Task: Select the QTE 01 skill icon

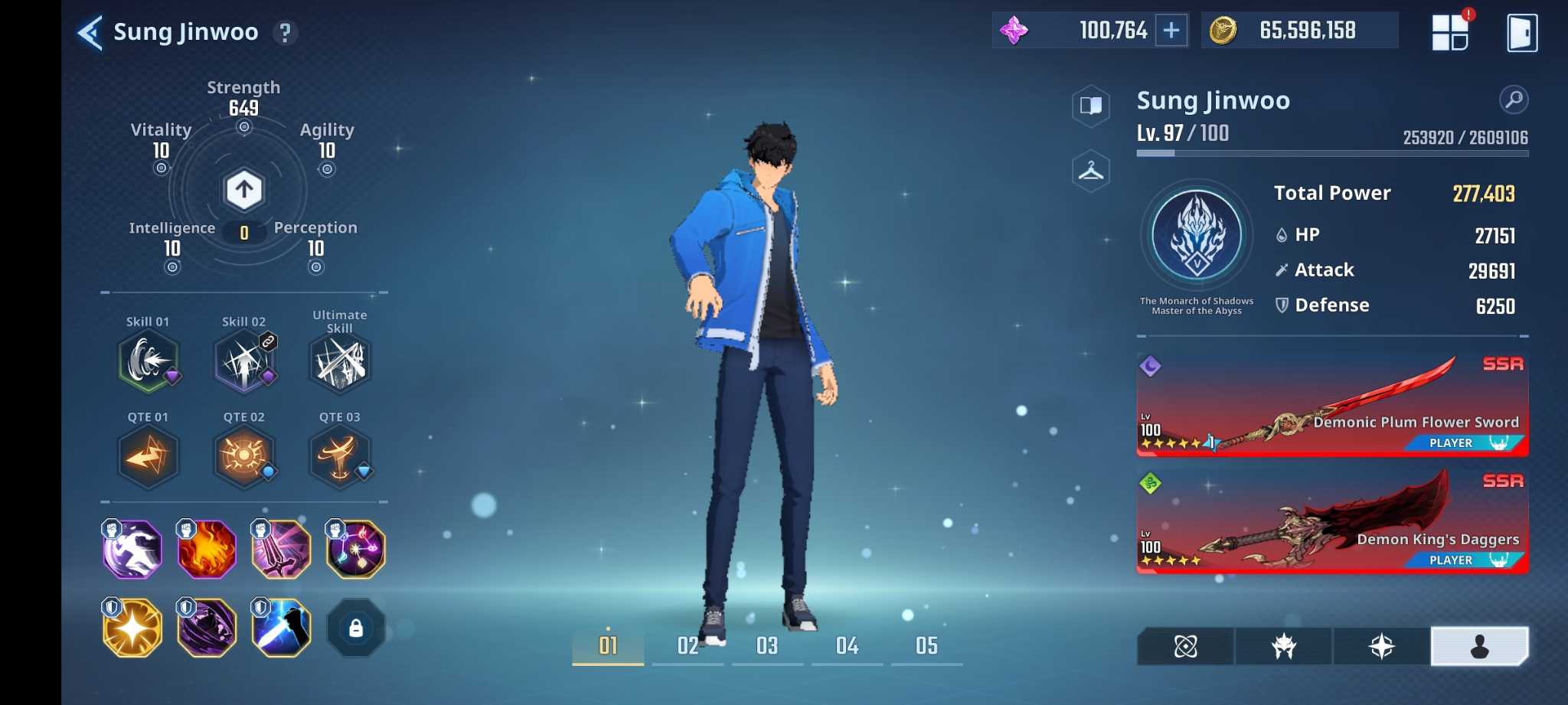Action: [149, 457]
